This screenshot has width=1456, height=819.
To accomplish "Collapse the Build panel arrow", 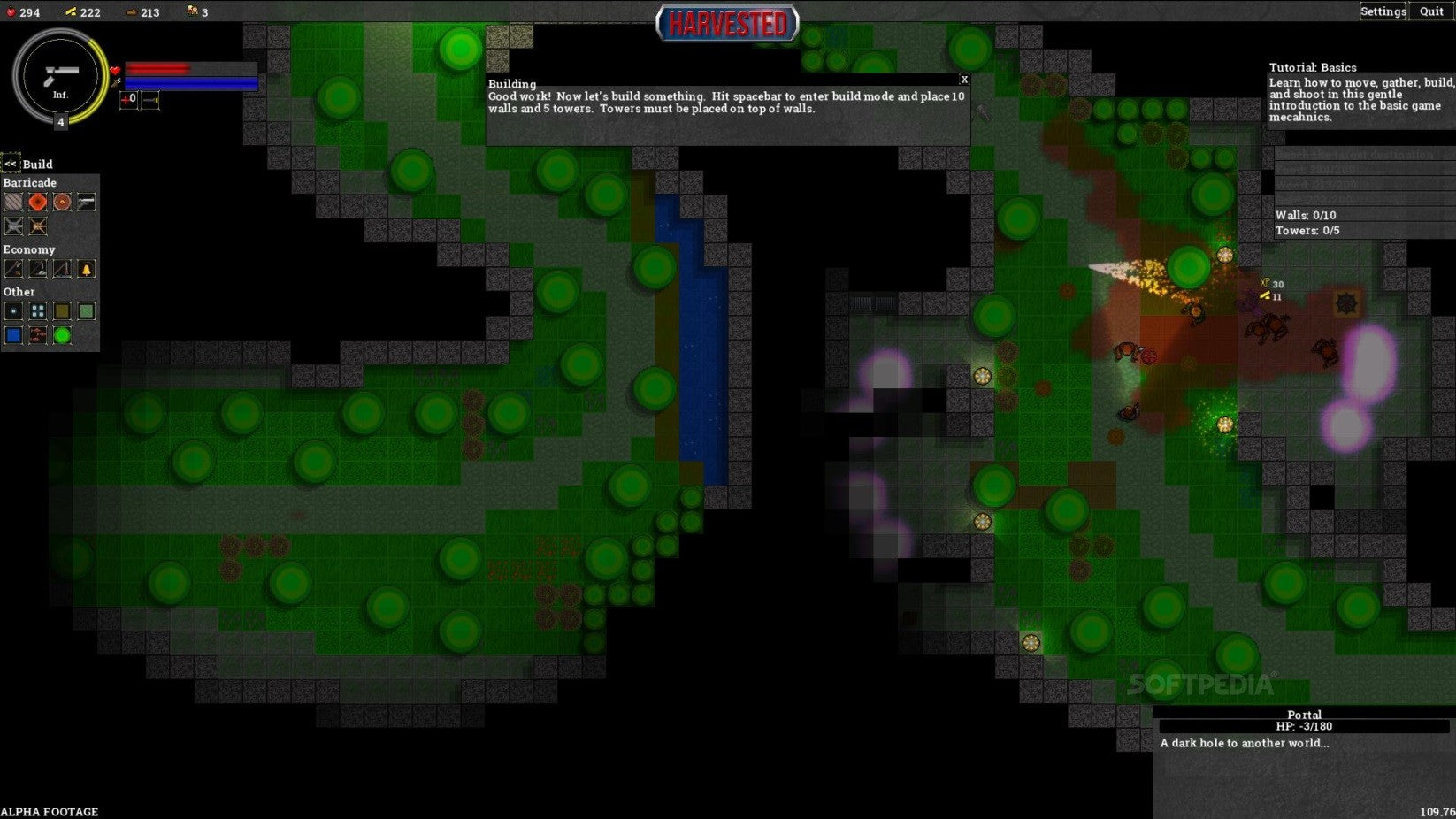I will (11, 164).
